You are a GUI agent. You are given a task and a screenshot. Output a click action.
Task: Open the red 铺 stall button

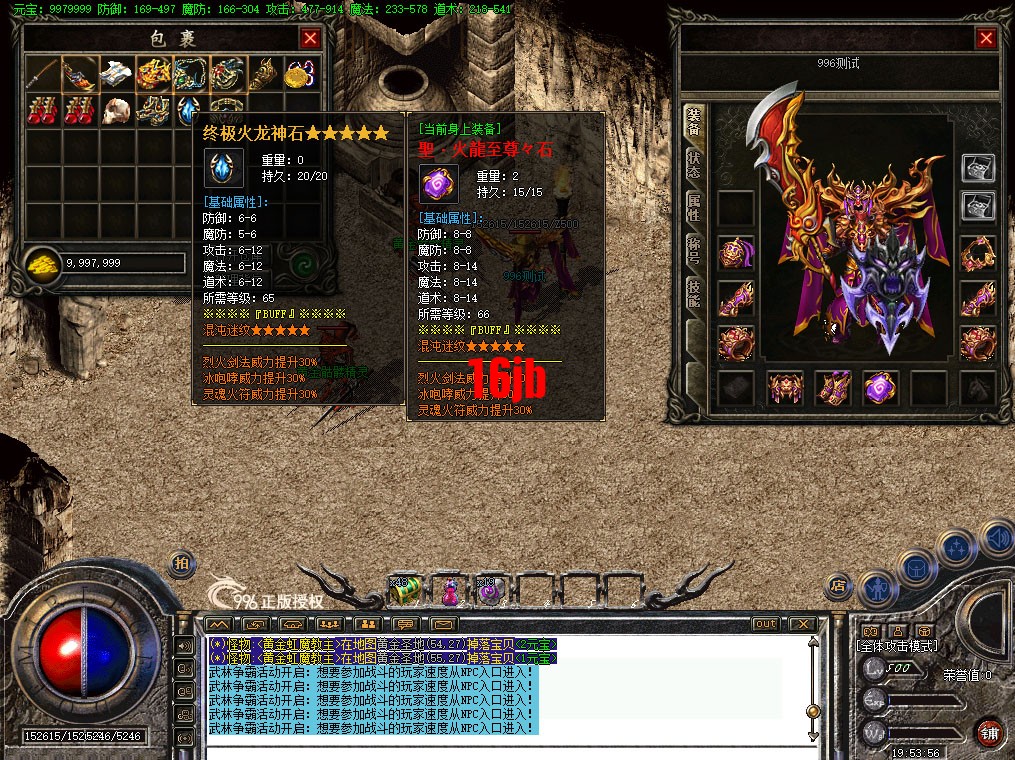point(989,730)
